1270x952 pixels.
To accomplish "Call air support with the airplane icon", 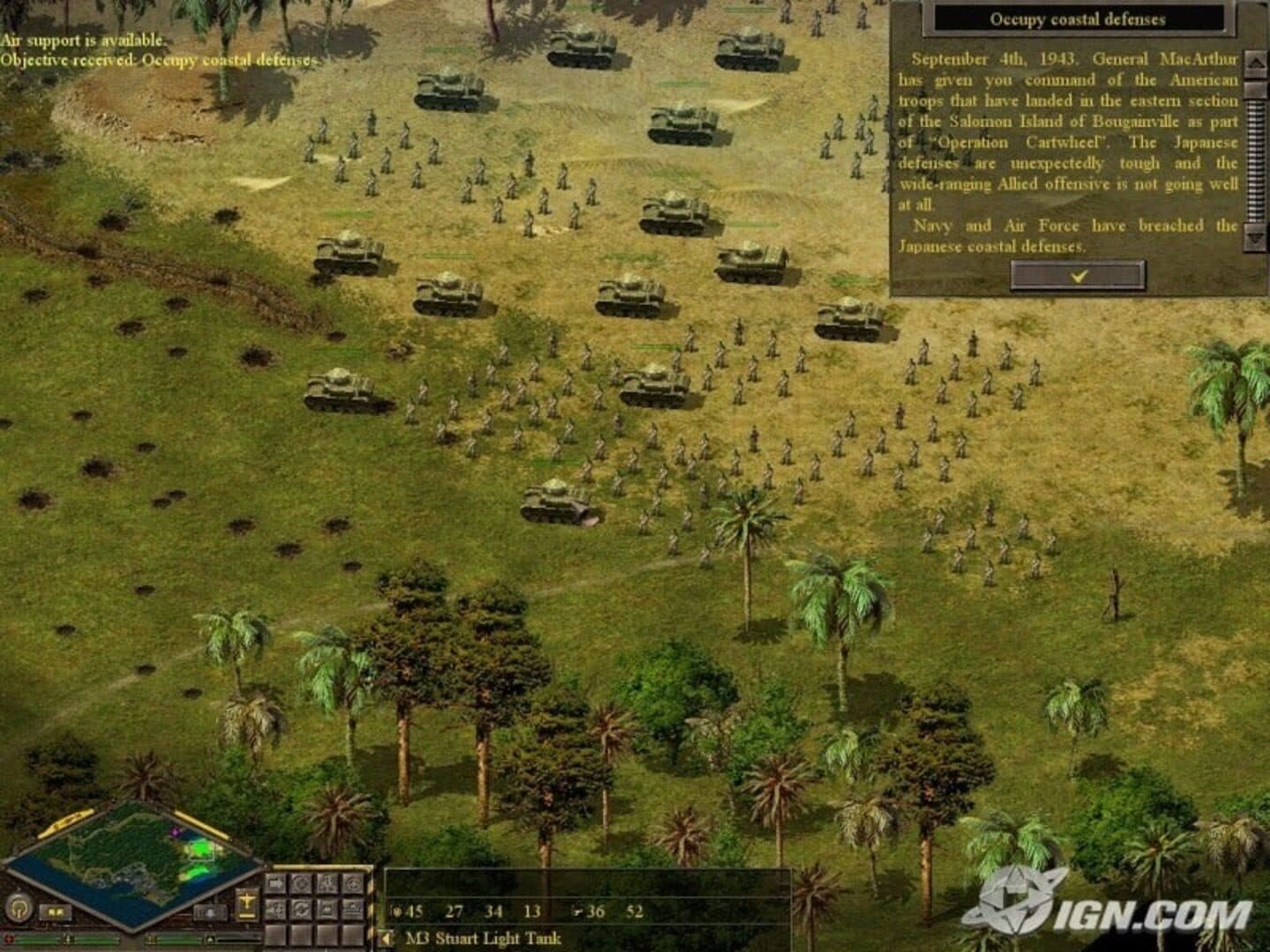I will [247, 901].
